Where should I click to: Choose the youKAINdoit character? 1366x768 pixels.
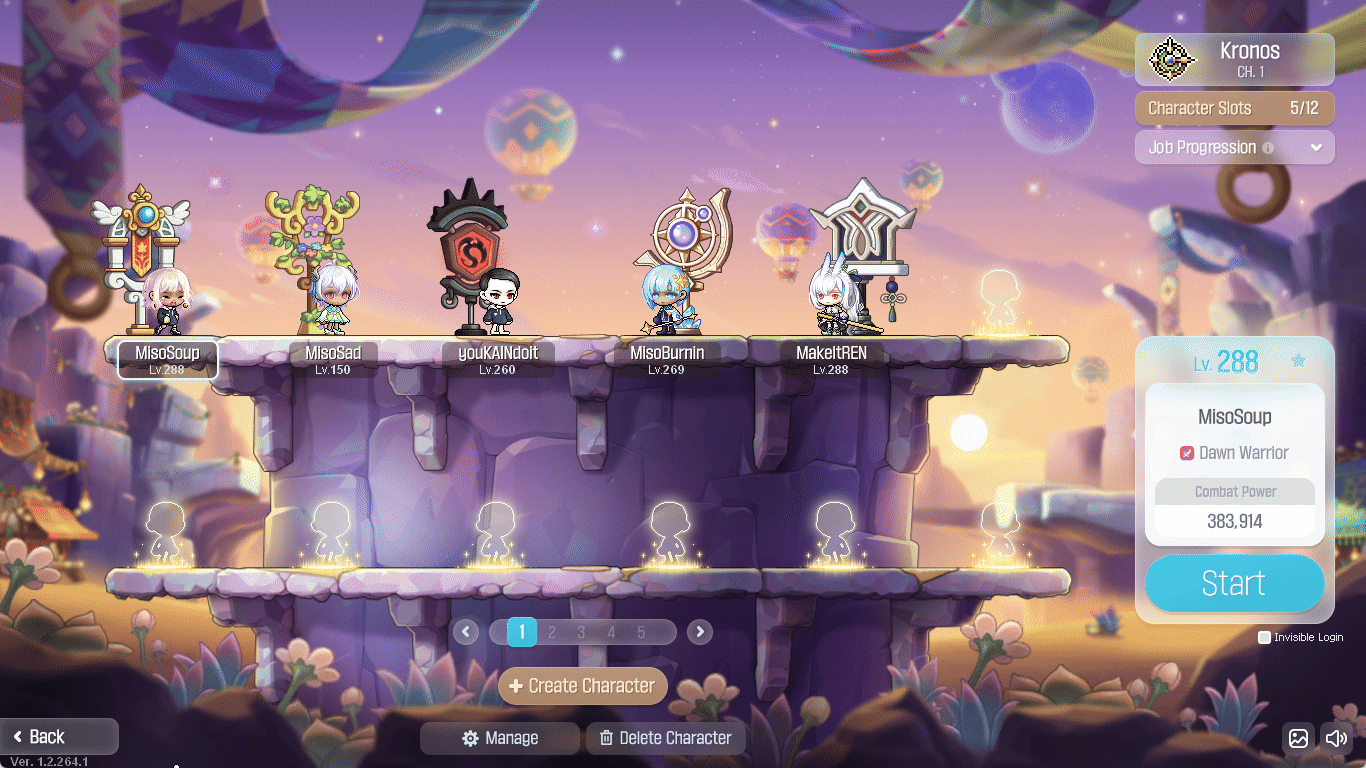click(x=497, y=300)
